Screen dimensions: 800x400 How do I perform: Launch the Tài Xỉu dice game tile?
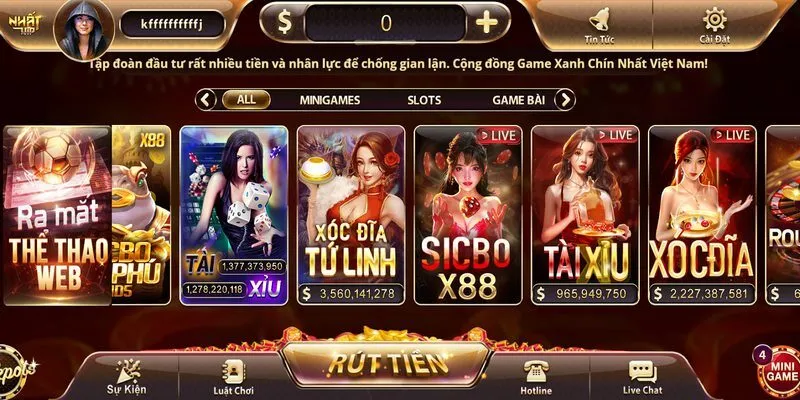[234, 215]
